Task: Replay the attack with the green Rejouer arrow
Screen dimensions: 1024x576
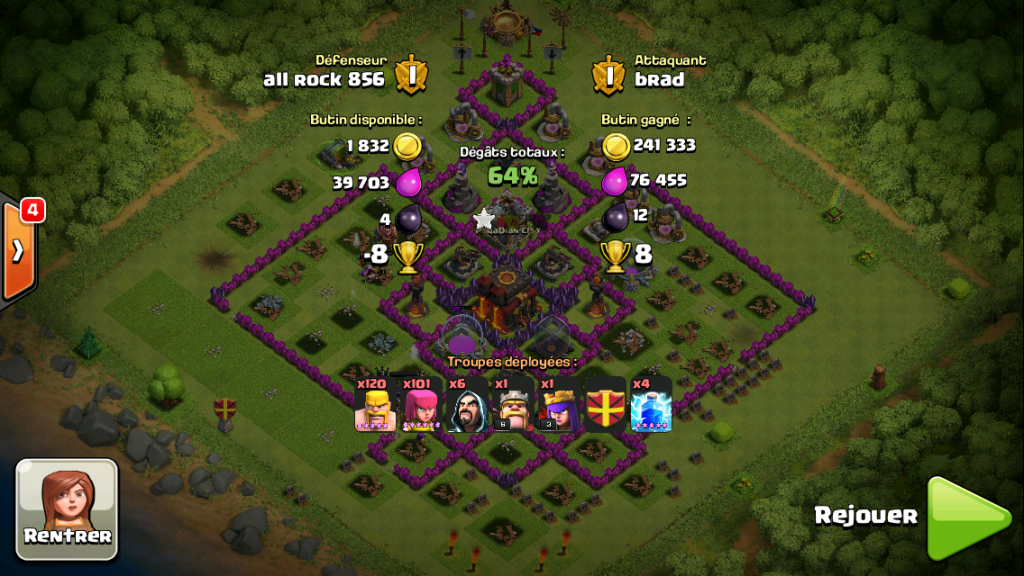Action: pos(967,517)
